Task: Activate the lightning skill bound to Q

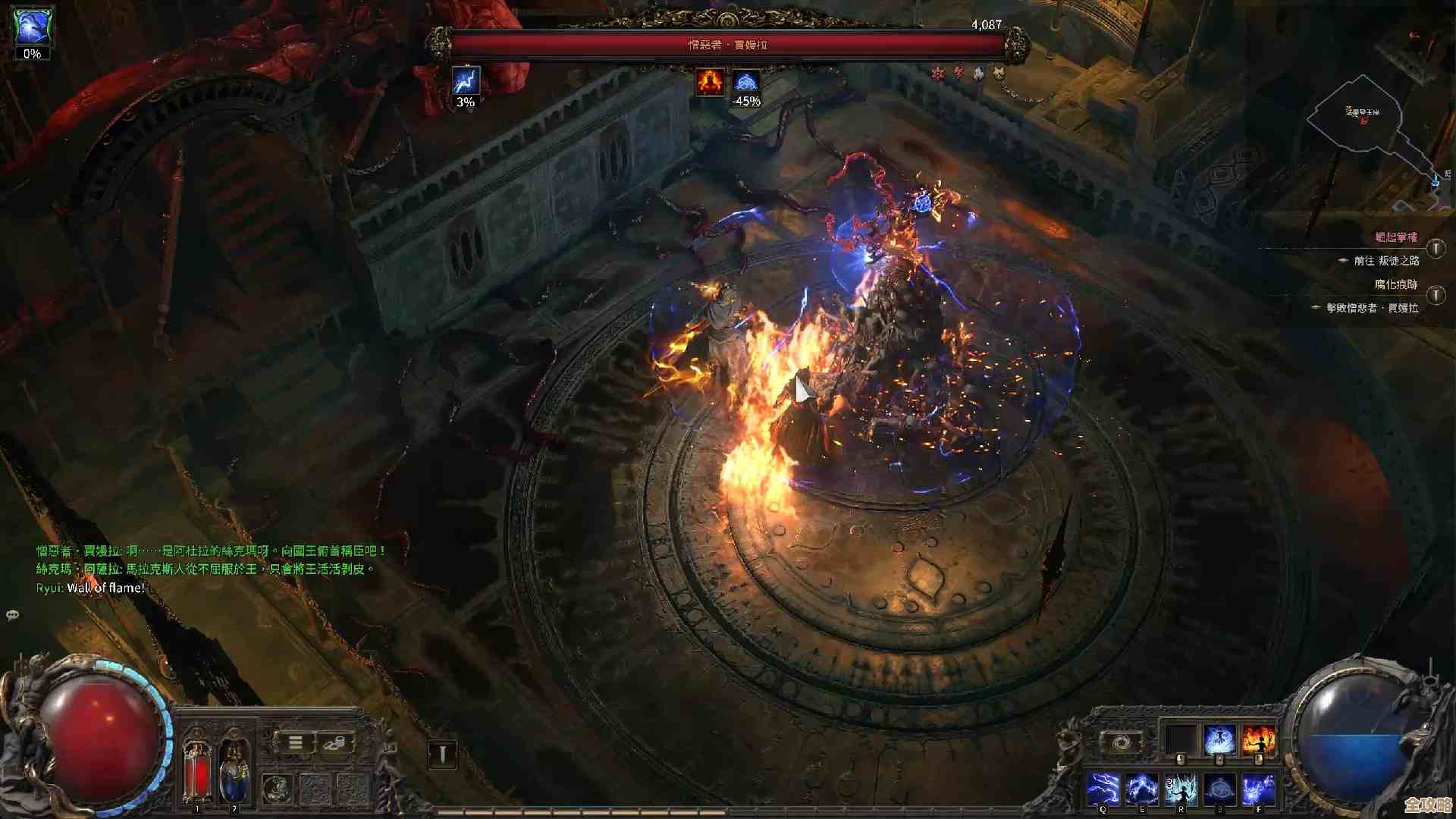Action: 1103,789
